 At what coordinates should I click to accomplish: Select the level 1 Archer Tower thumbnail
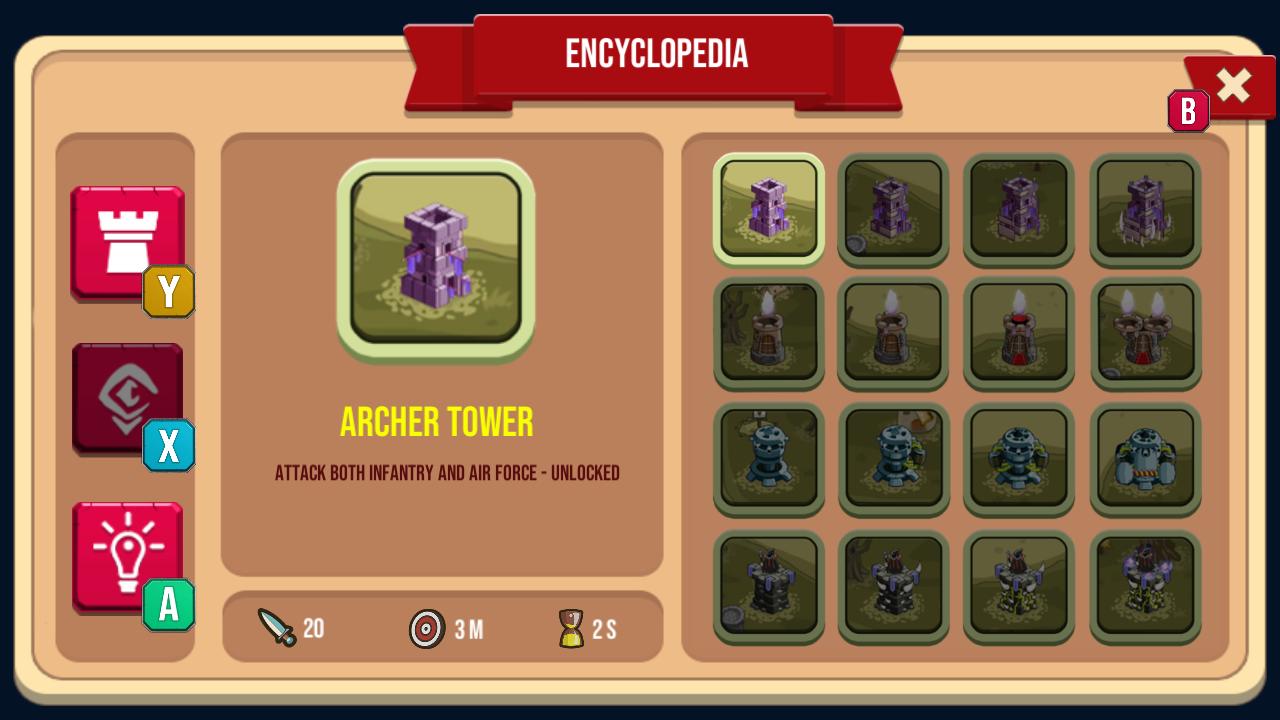point(768,210)
